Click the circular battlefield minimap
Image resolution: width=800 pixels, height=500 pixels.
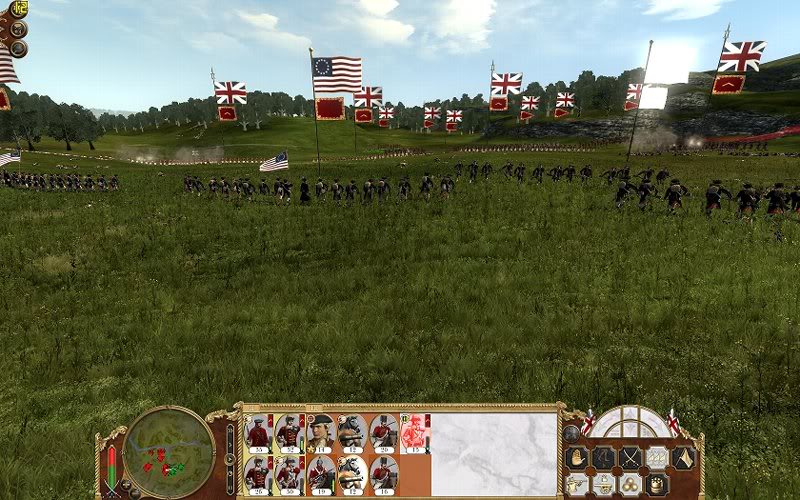(169, 452)
